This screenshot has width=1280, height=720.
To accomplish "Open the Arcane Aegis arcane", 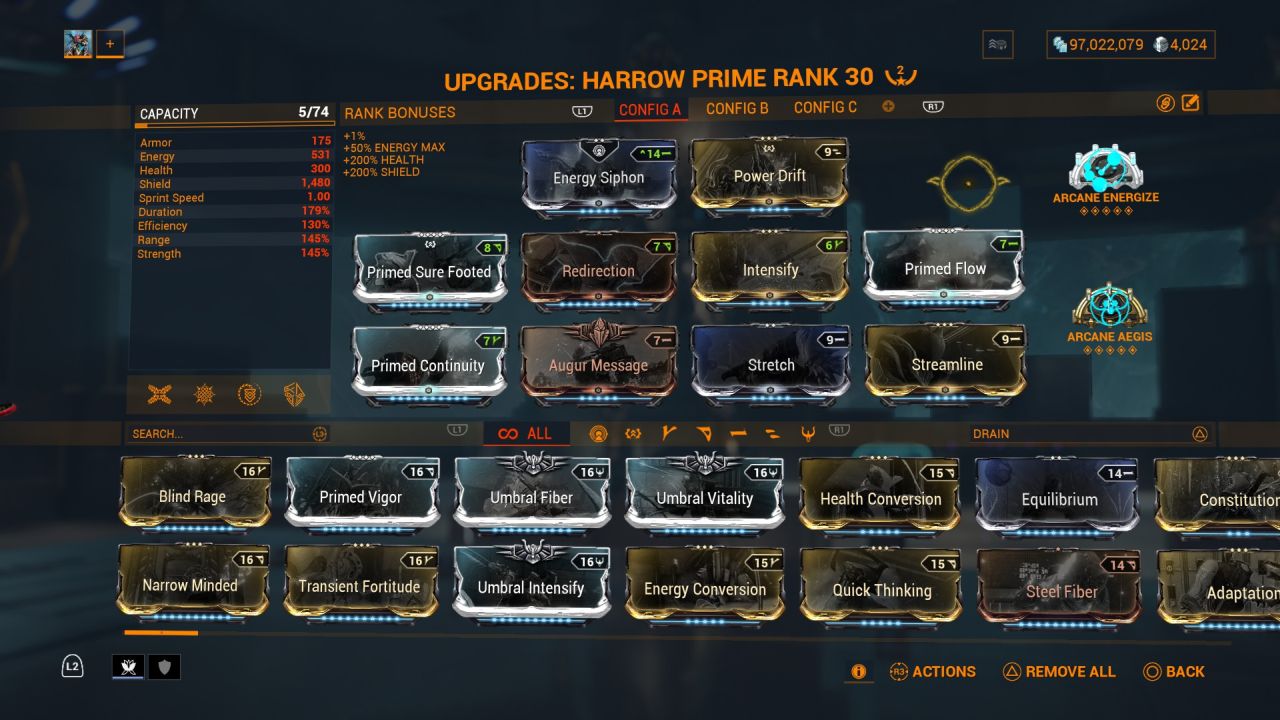I will click(1108, 318).
